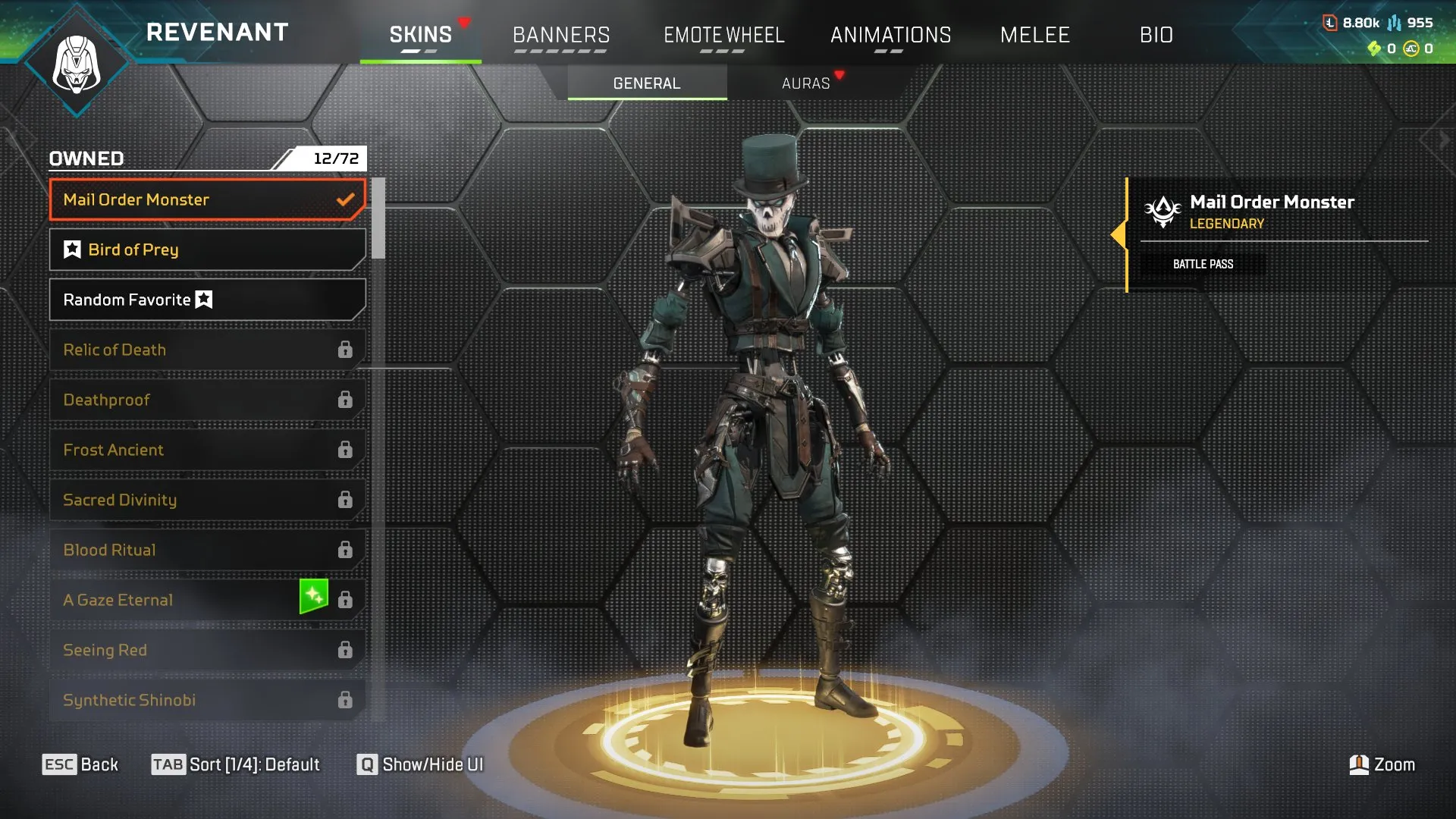Click the Zoom magnifier icon
This screenshot has width=1456, height=819.
pyautogui.click(x=1360, y=764)
